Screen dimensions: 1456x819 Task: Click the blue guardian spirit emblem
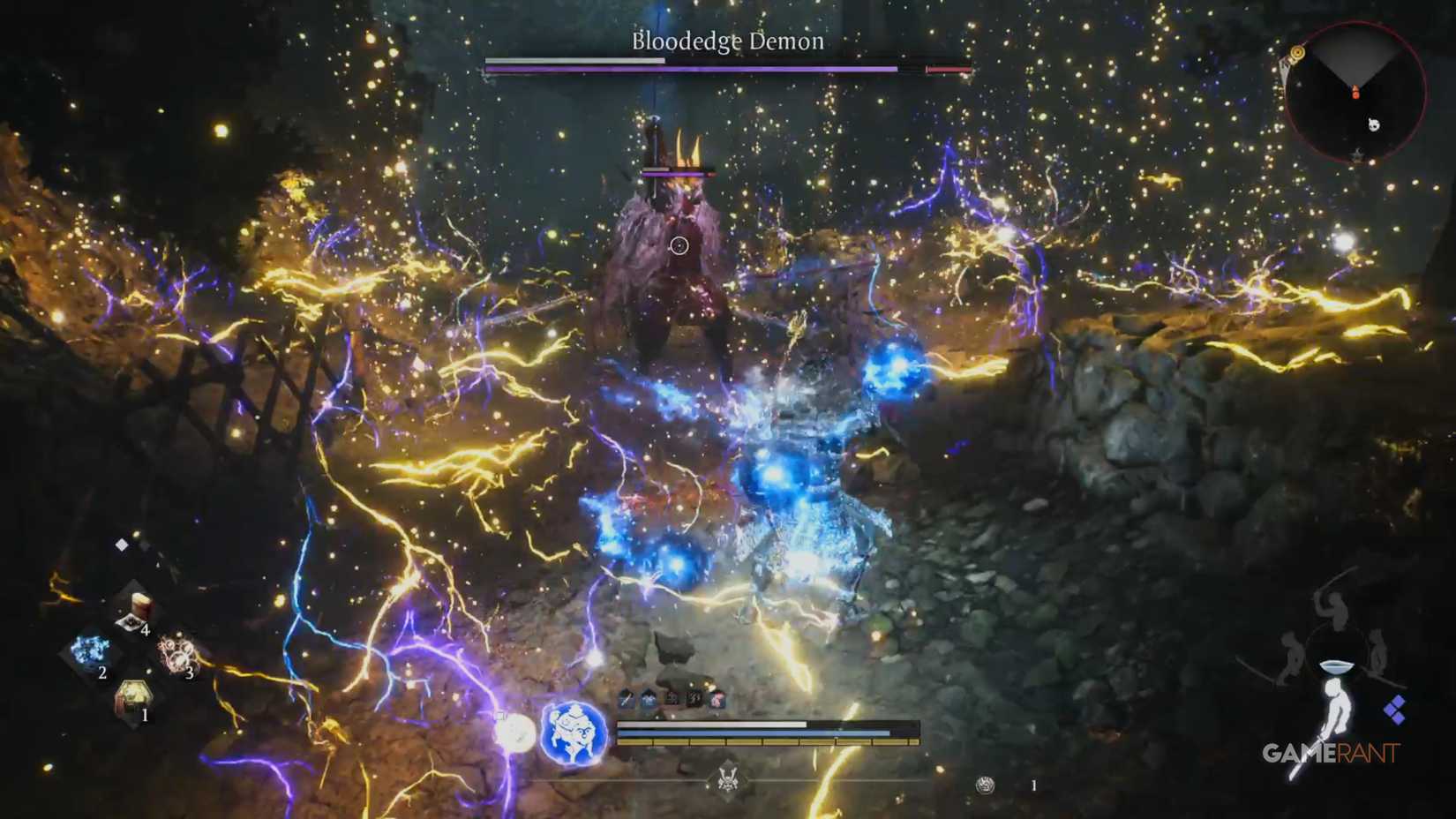pos(572,735)
